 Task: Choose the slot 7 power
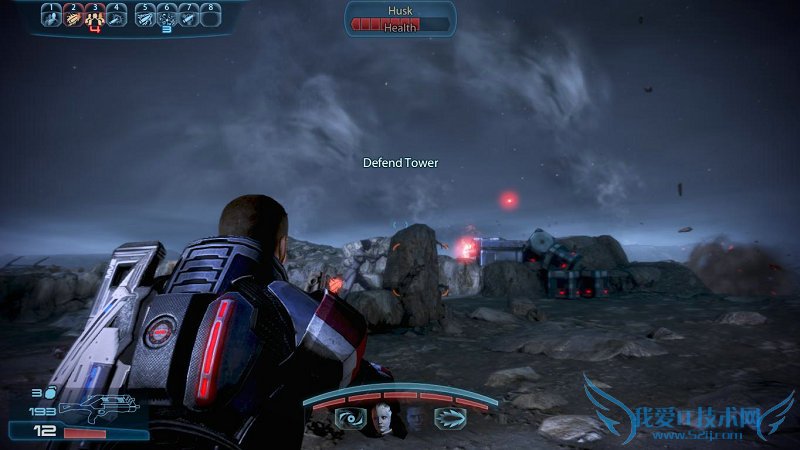[189, 16]
